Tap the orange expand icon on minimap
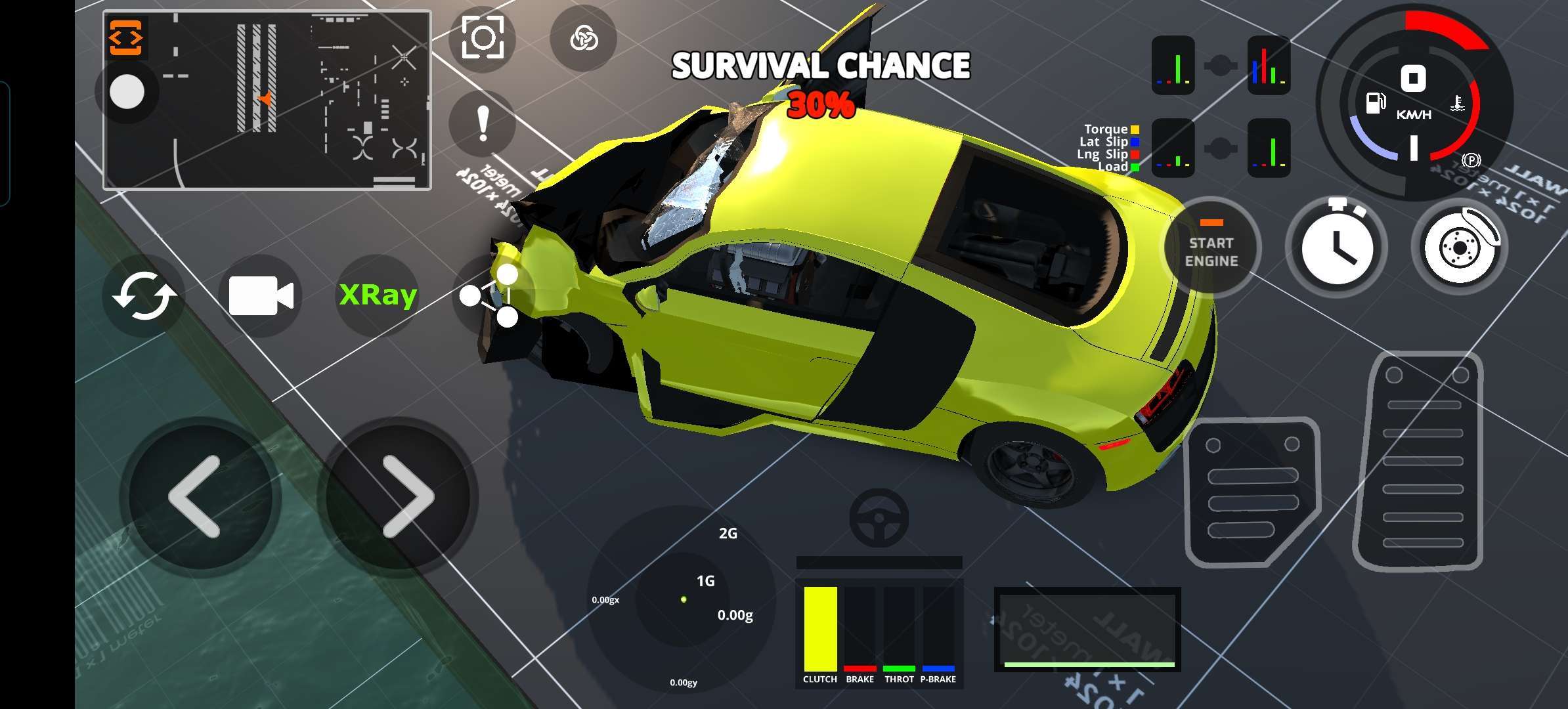1568x709 pixels. click(x=125, y=38)
